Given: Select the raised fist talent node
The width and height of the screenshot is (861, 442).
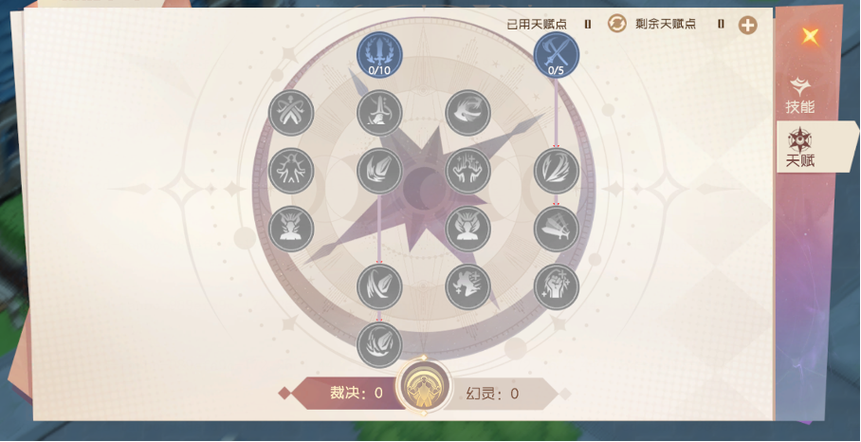Looking at the screenshot, I should tap(556, 287).
